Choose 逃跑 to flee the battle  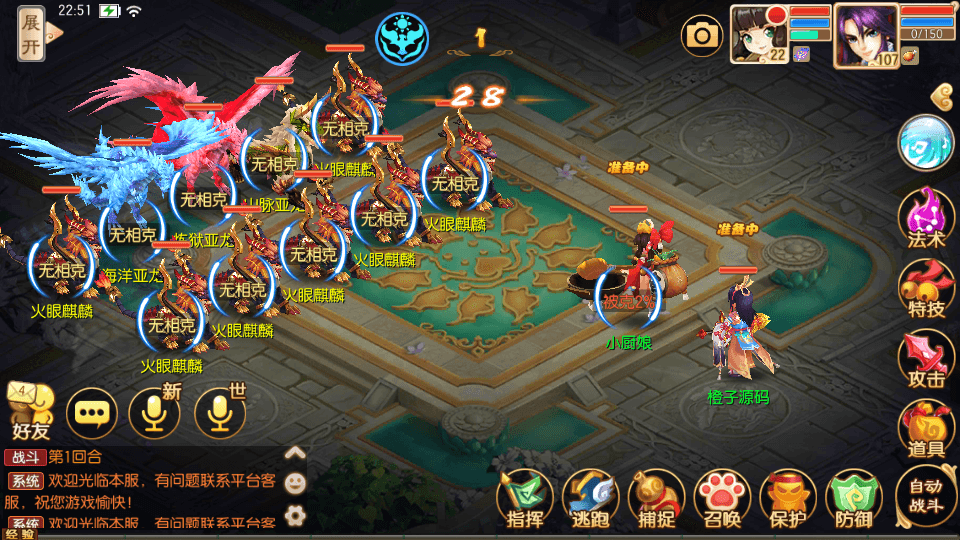click(591, 497)
